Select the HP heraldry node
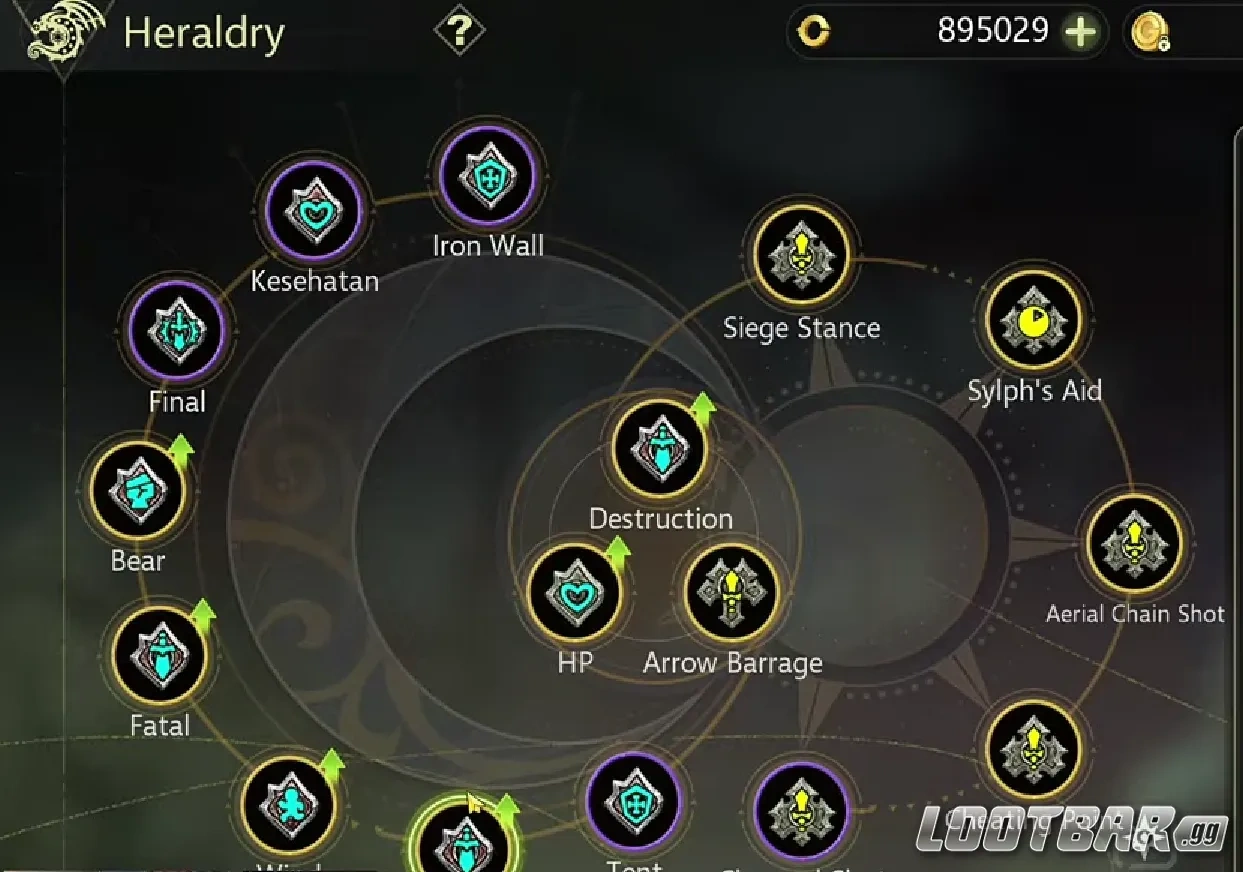The image size is (1243, 872). 574,593
